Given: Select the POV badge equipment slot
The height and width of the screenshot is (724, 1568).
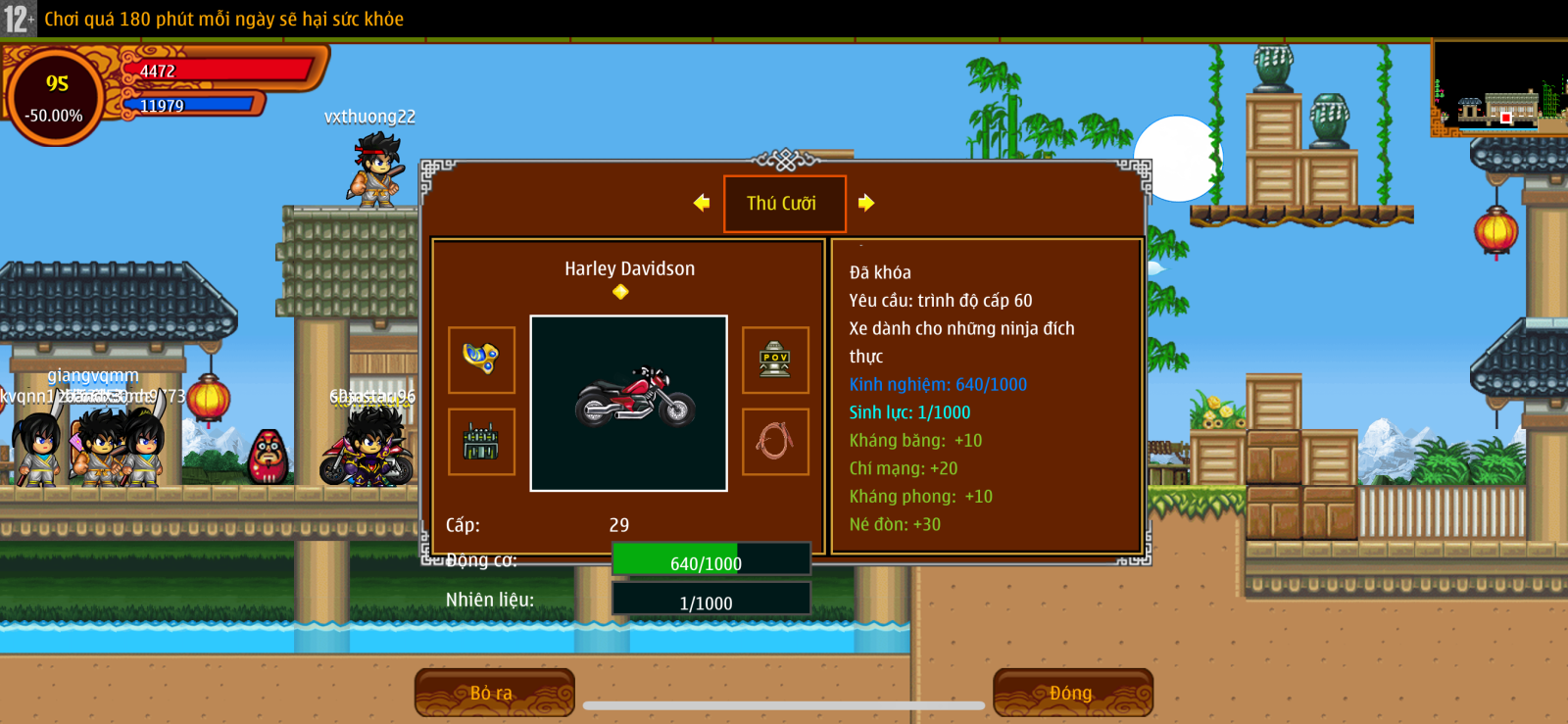Looking at the screenshot, I should click(775, 360).
